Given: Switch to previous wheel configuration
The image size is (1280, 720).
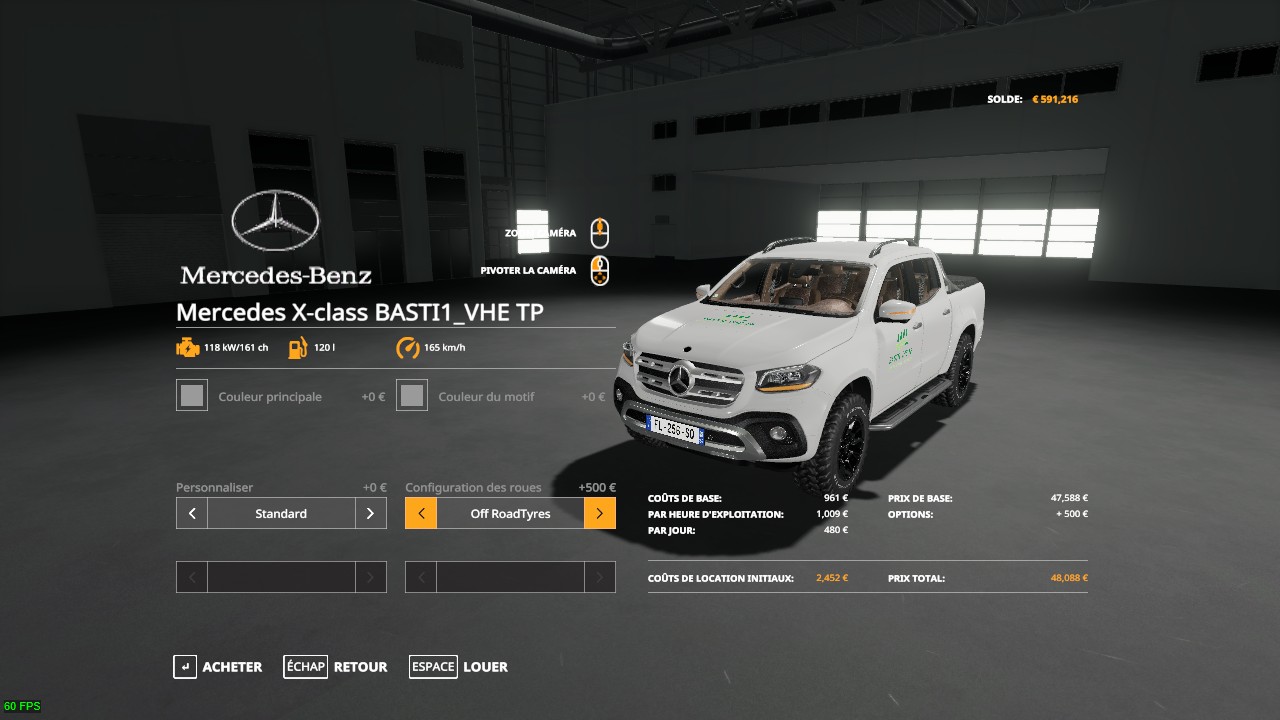Looking at the screenshot, I should tap(421, 514).
